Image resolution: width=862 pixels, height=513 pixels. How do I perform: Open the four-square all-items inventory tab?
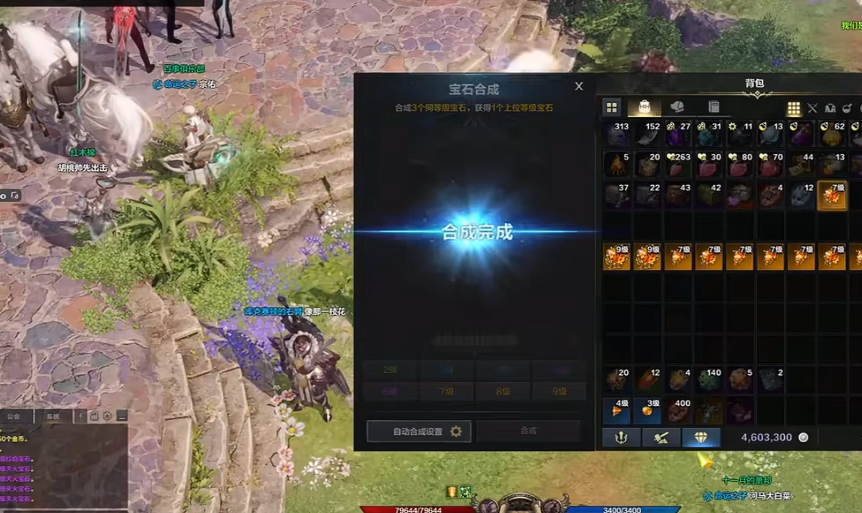[x=612, y=107]
